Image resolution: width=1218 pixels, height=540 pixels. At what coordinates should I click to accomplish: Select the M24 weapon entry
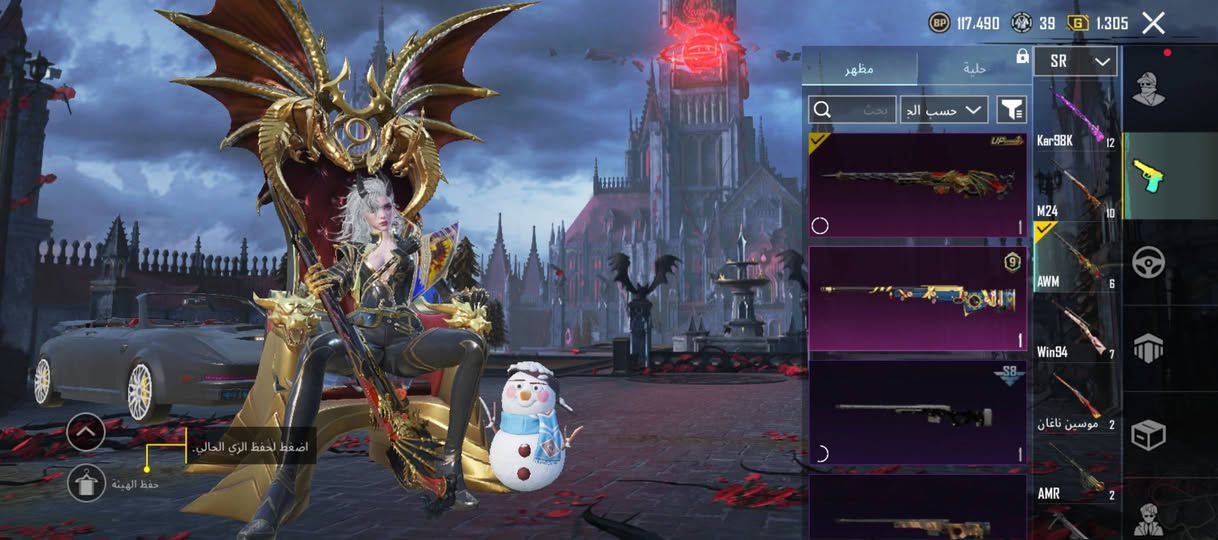(x=1076, y=189)
